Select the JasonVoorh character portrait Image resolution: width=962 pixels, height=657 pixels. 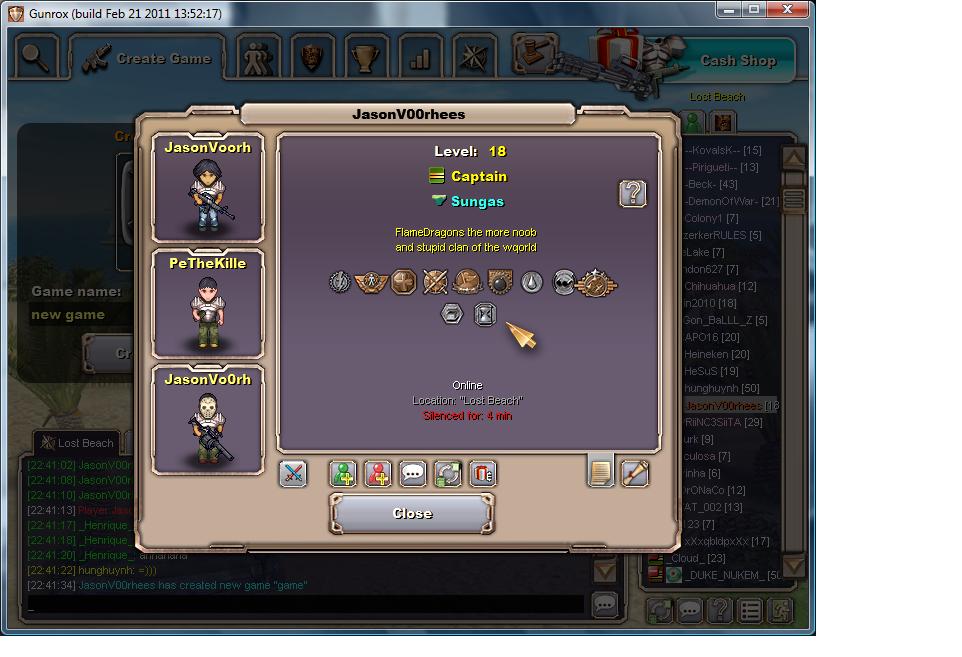tap(208, 188)
